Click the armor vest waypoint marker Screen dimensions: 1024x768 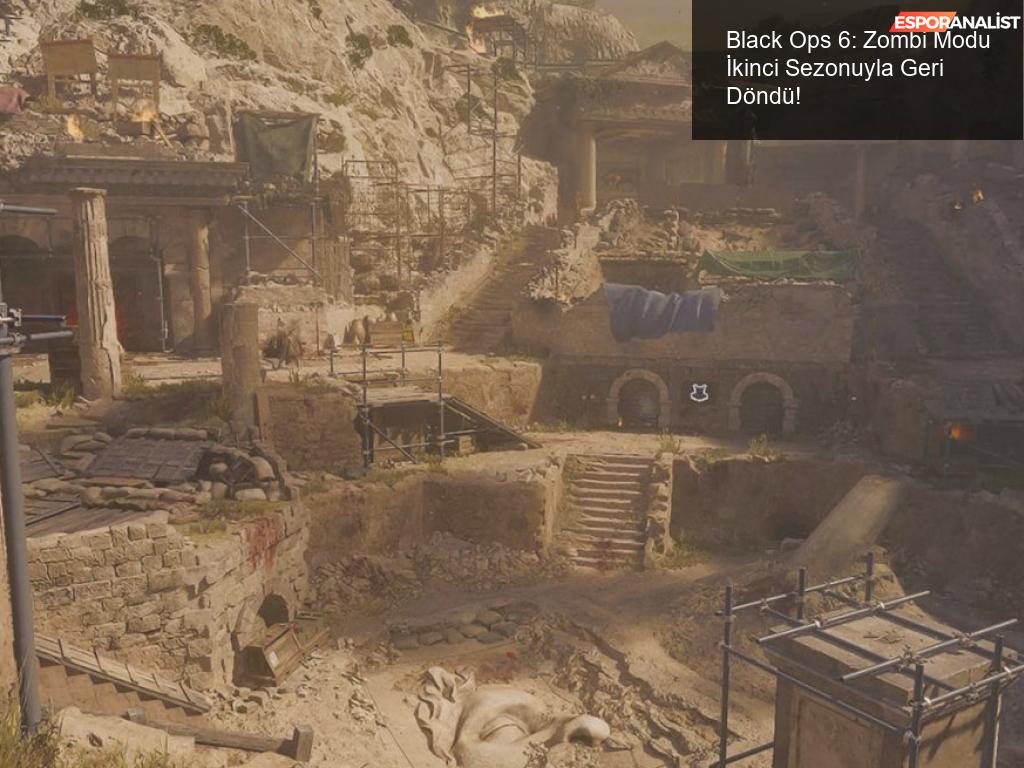699,393
